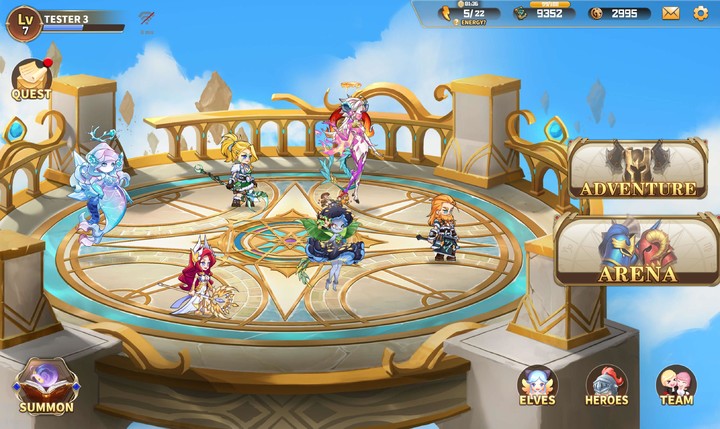Show the Elves roster

[538, 386]
